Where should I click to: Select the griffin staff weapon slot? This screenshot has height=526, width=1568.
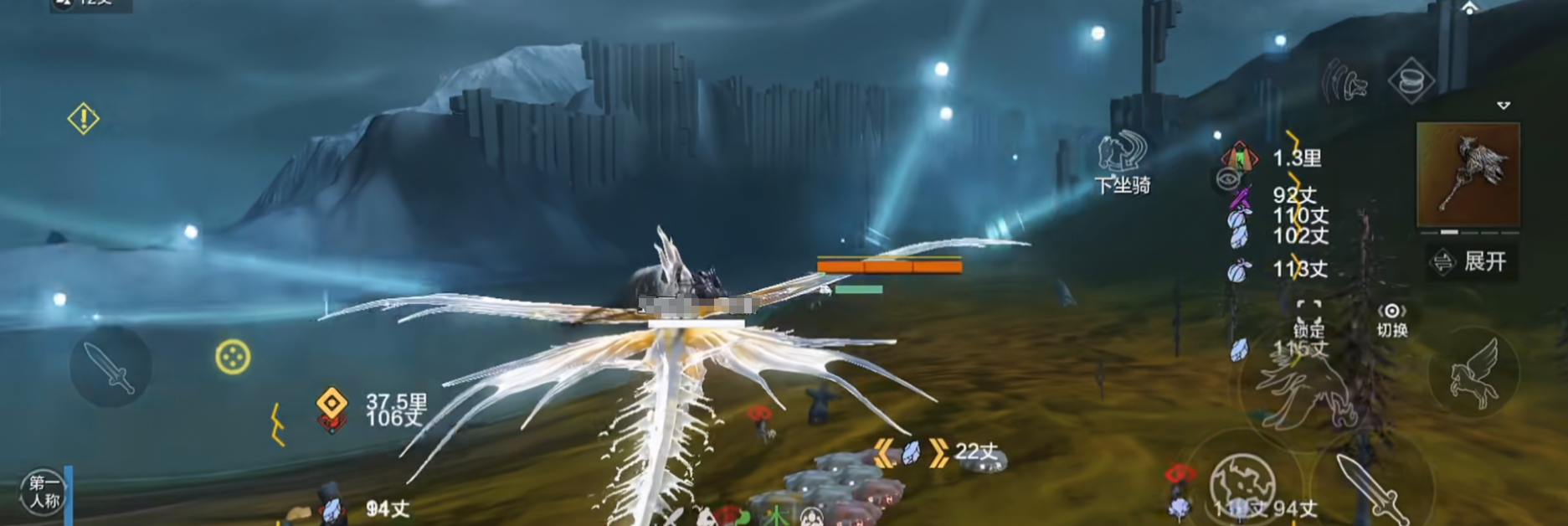[x=1468, y=175]
